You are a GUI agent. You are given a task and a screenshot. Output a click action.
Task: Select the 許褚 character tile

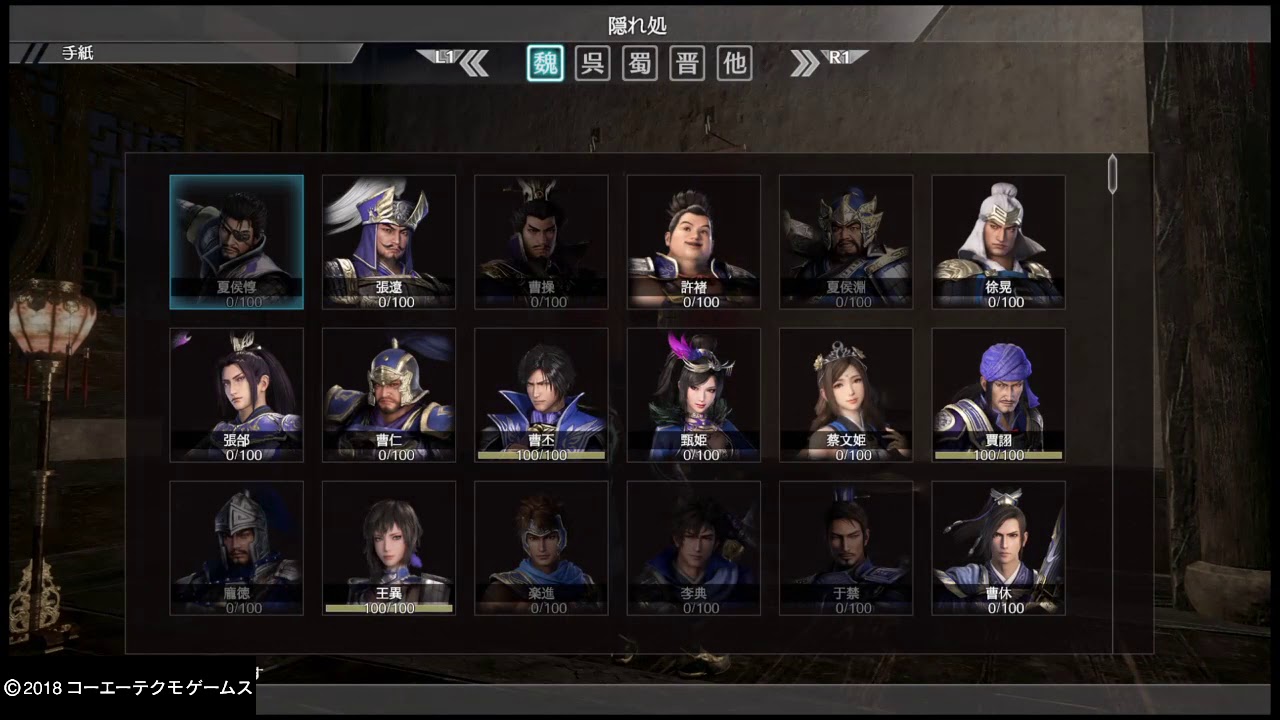pyautogui.click(x=694, y=242)
